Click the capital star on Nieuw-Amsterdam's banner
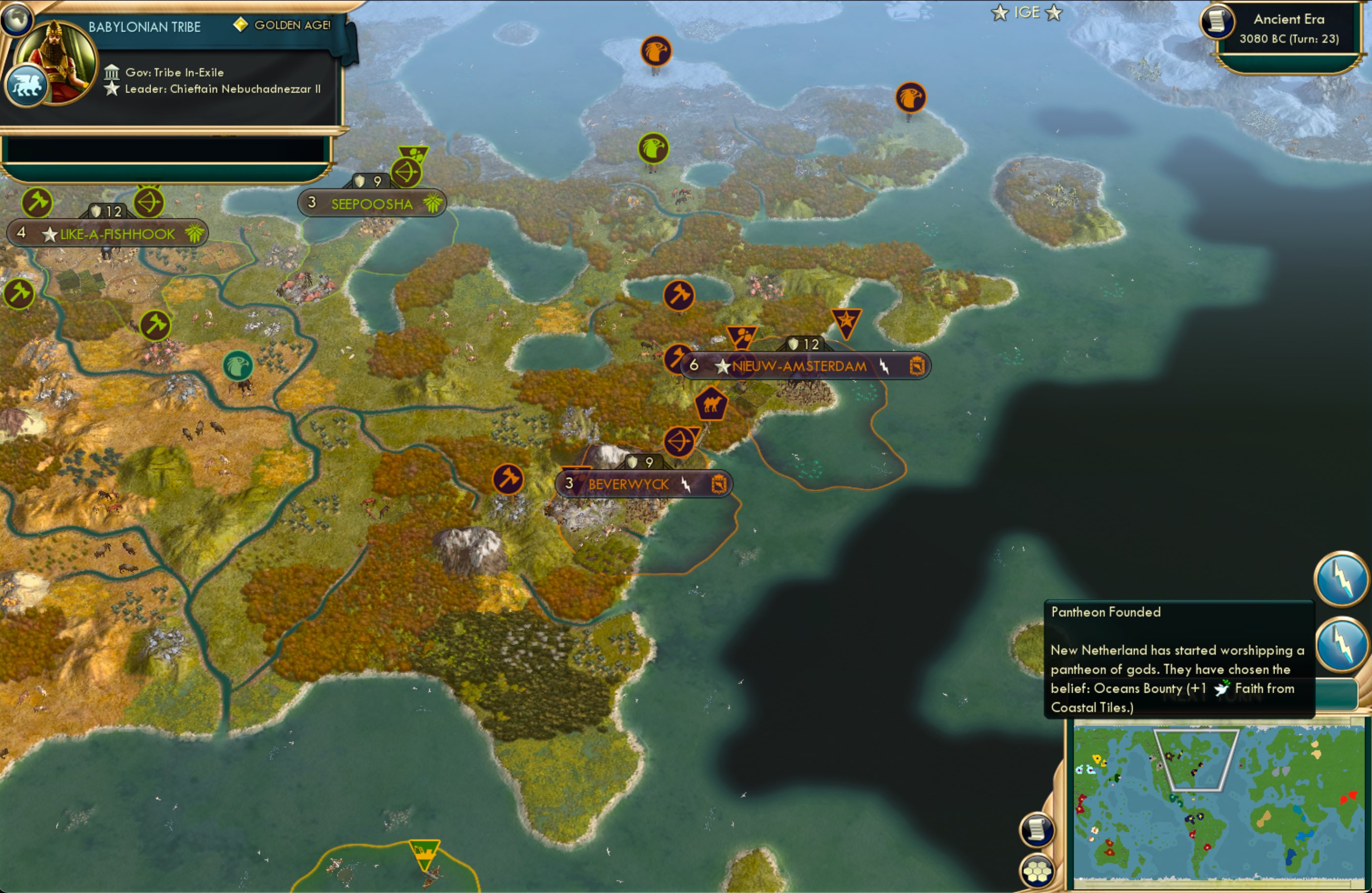The width and height of the screenshot is (1372, 893). point(722,366)
